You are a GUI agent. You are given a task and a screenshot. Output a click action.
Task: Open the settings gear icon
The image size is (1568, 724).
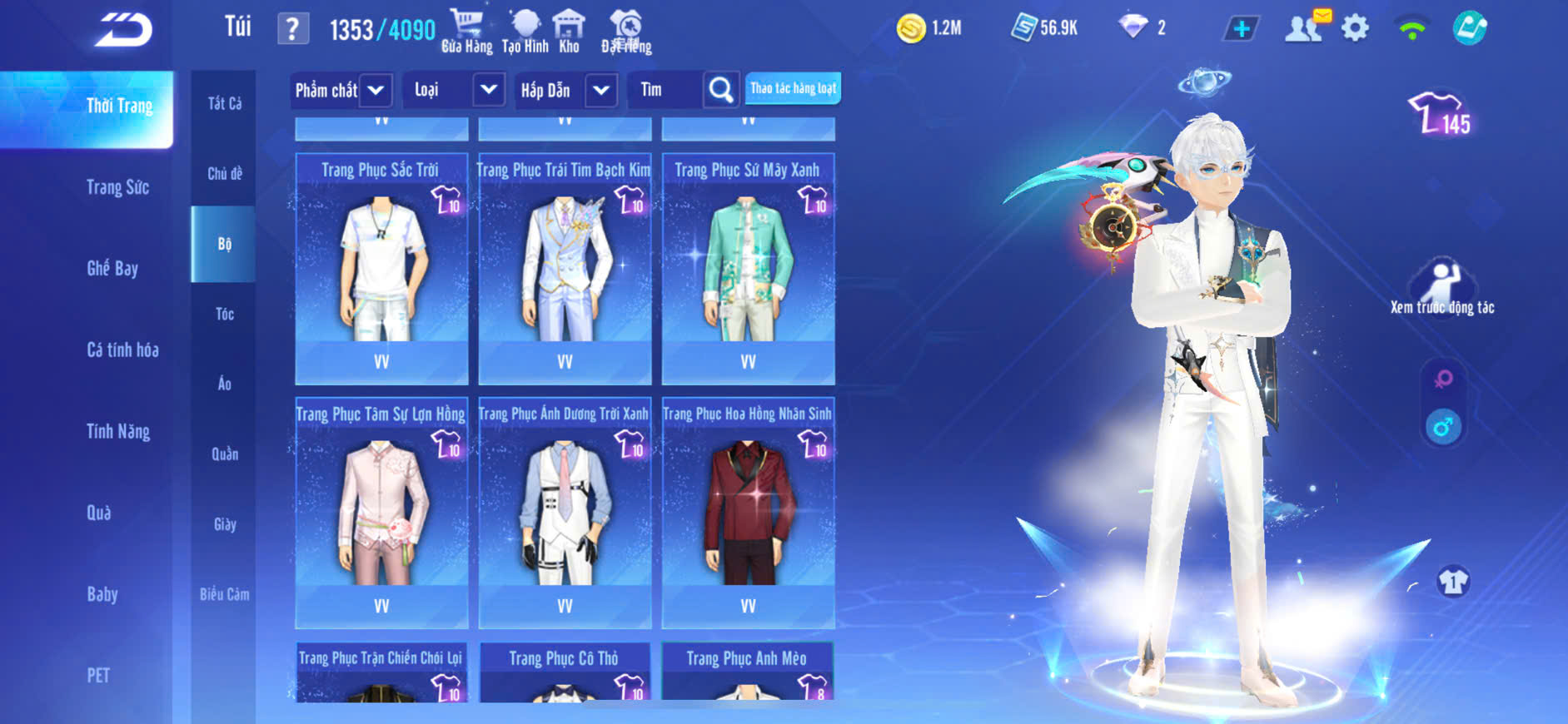1355,29
